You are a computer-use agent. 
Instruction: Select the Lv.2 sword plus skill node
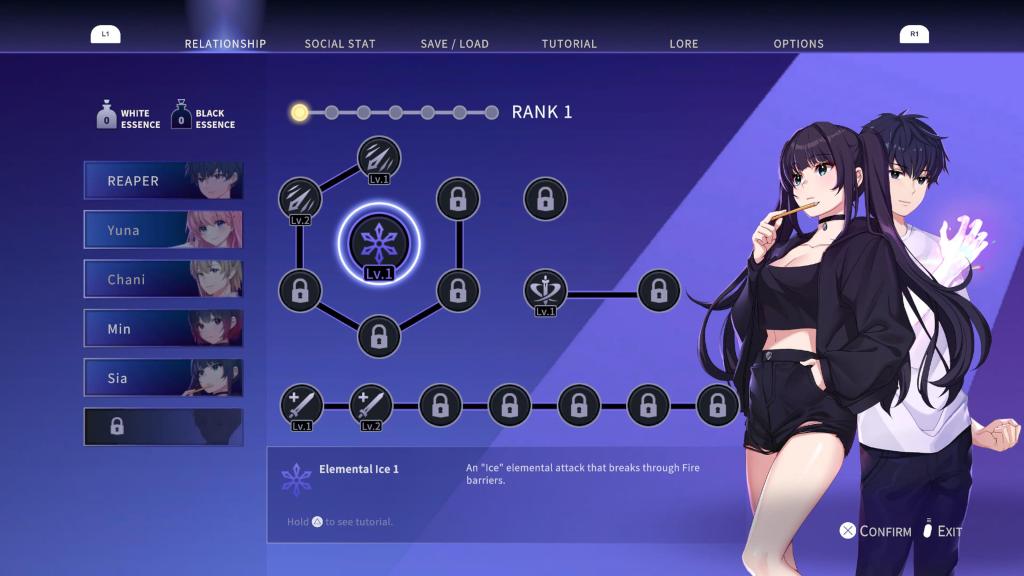click(370, 405)
